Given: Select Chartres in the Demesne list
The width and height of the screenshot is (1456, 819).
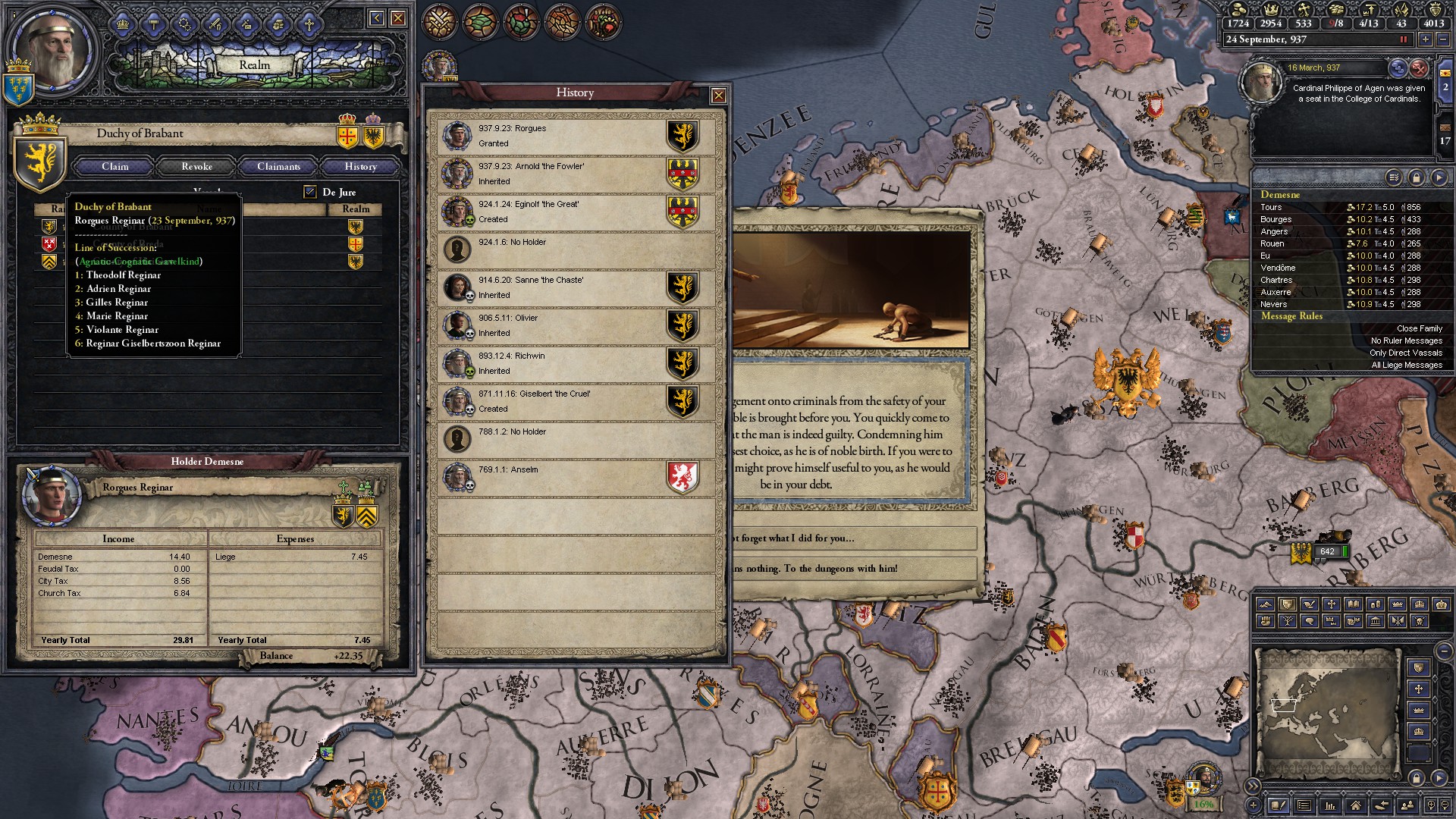Looking at the screenshot, I should tap(1276, 280).
